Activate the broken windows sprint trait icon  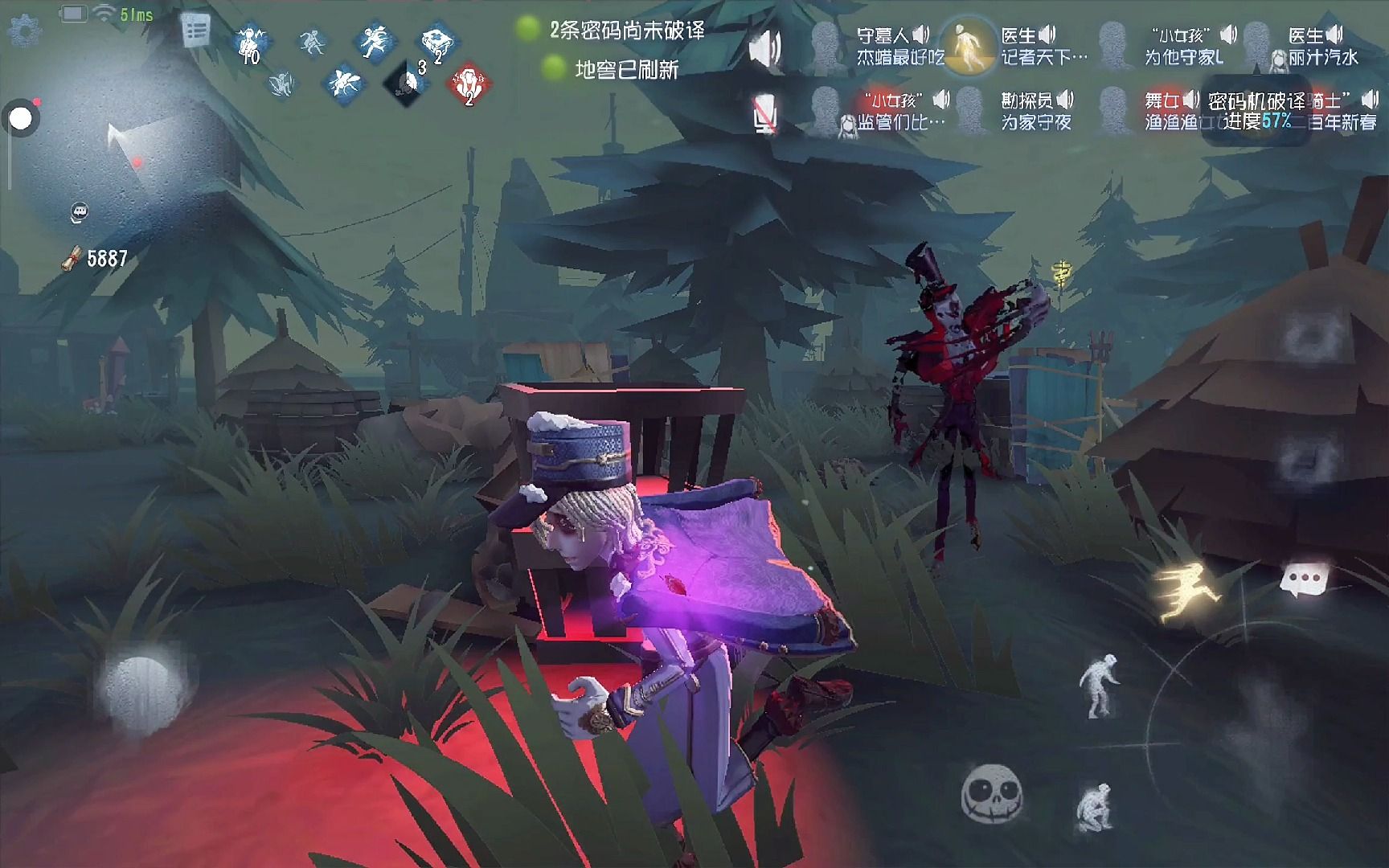375,42
